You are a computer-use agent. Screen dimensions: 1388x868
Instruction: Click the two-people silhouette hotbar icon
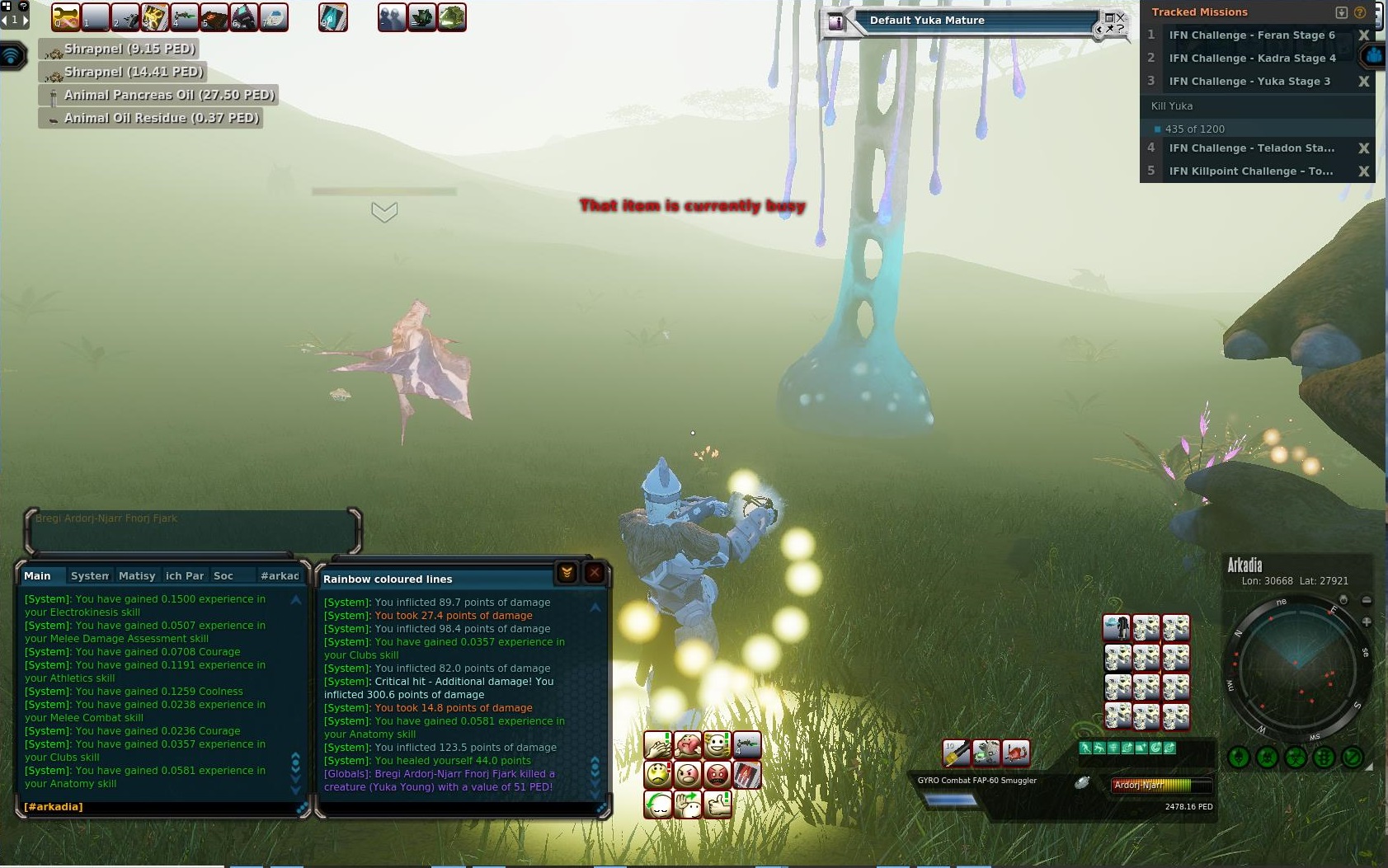393,17
